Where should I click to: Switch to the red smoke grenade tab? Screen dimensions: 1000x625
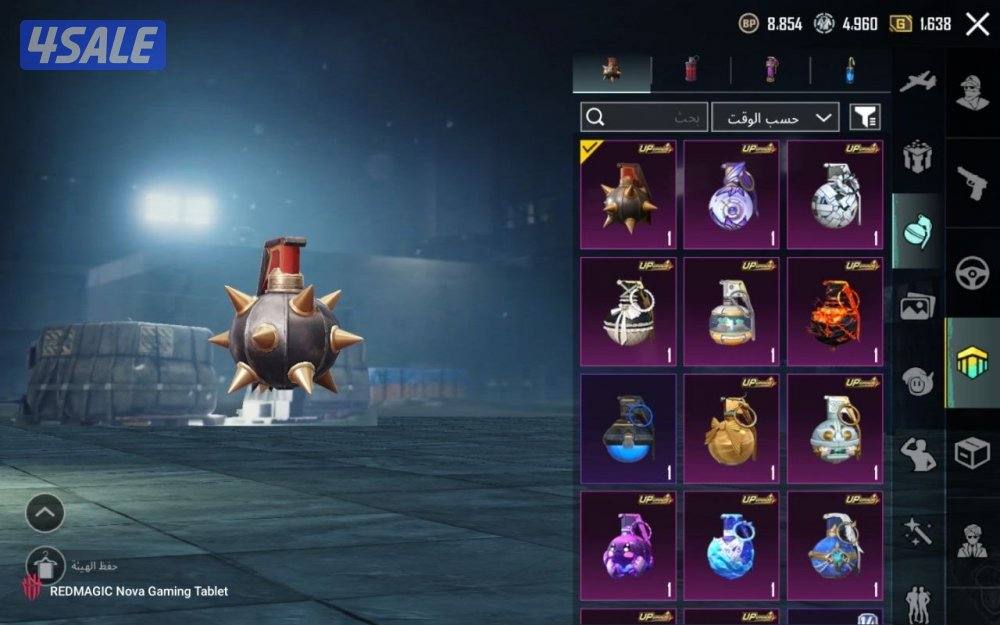tap(690, 70)
